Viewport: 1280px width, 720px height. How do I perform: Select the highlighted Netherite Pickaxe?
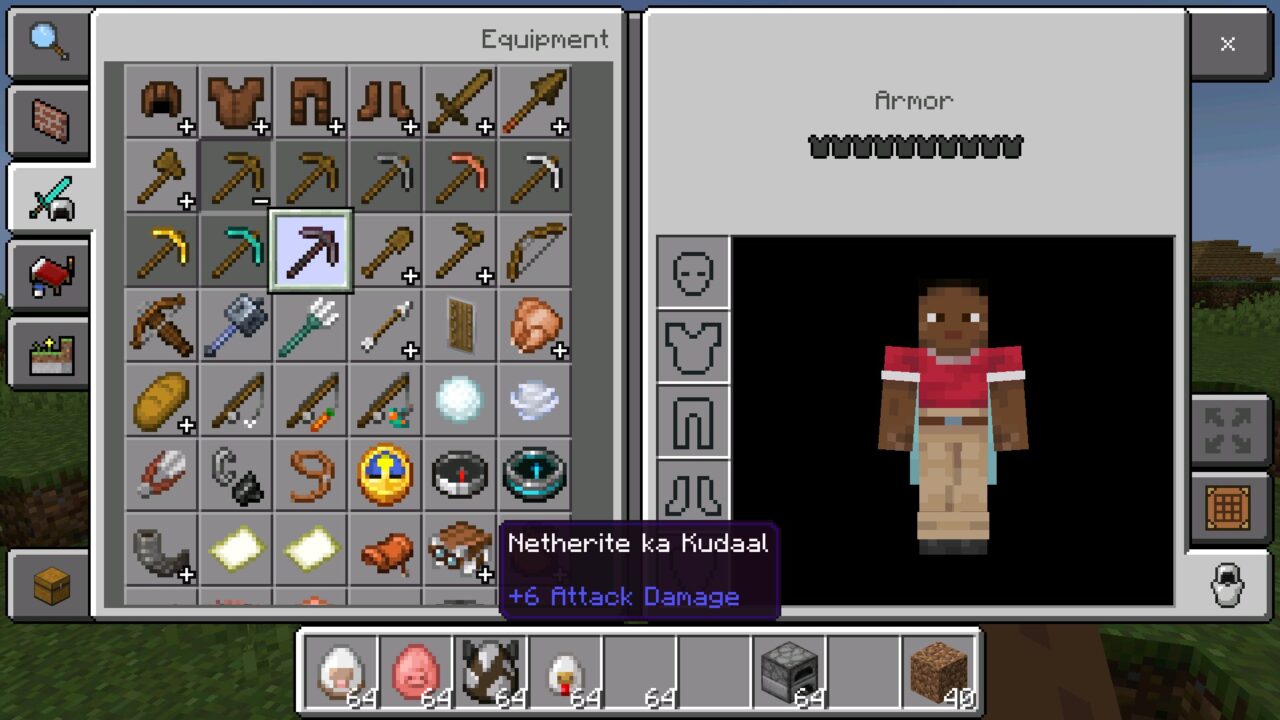point(311,250)
